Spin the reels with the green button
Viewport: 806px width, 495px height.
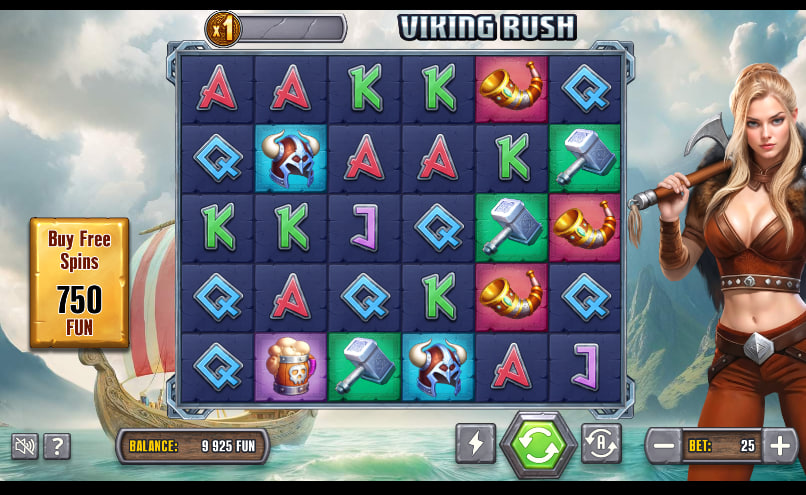(539, 446)
